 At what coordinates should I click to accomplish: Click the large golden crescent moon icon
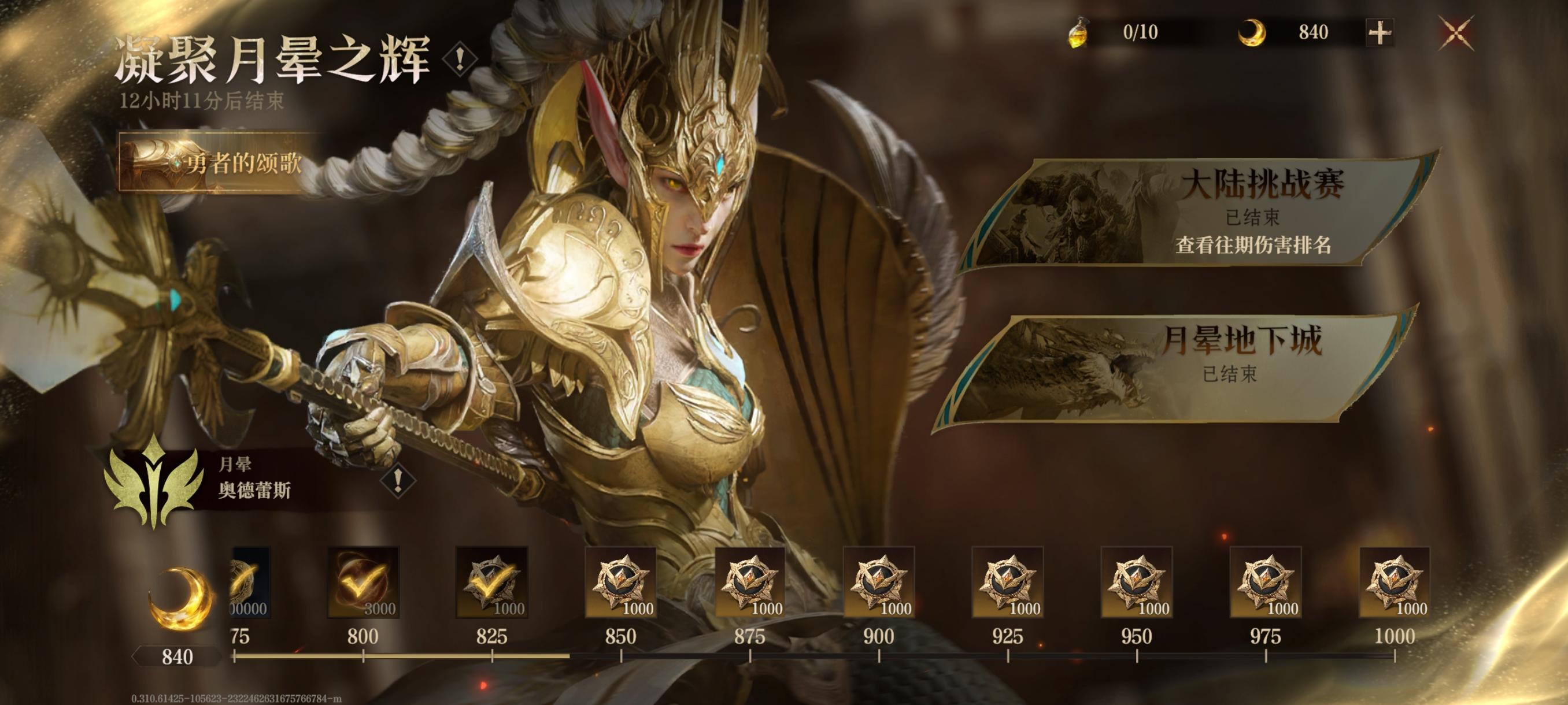click(x=180, y=599)
